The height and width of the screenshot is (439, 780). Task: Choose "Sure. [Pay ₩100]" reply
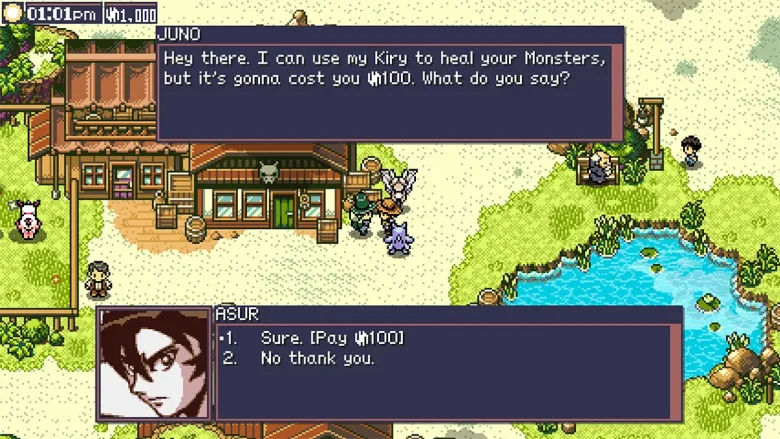pyautogui.click(x=332, y=338)
